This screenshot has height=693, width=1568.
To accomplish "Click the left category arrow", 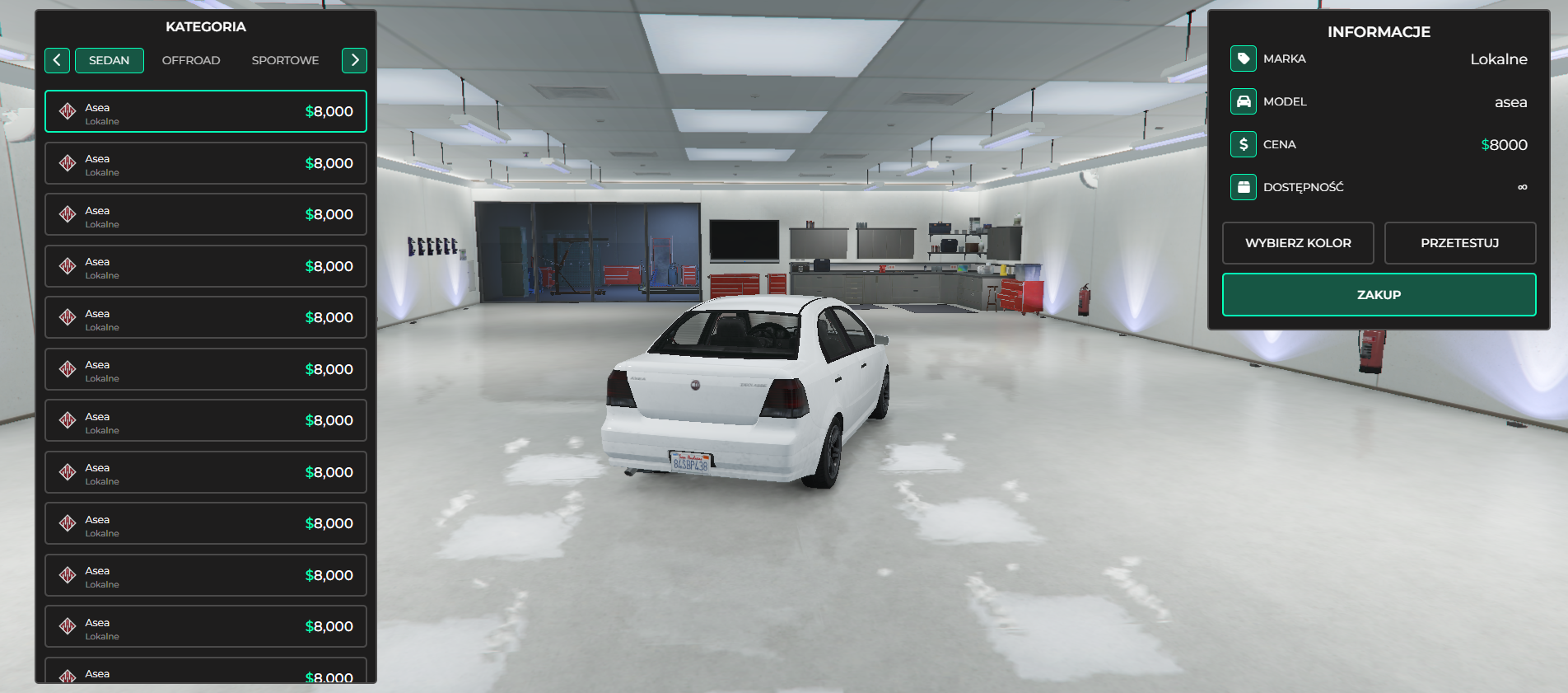I will [x=57, y=60].
